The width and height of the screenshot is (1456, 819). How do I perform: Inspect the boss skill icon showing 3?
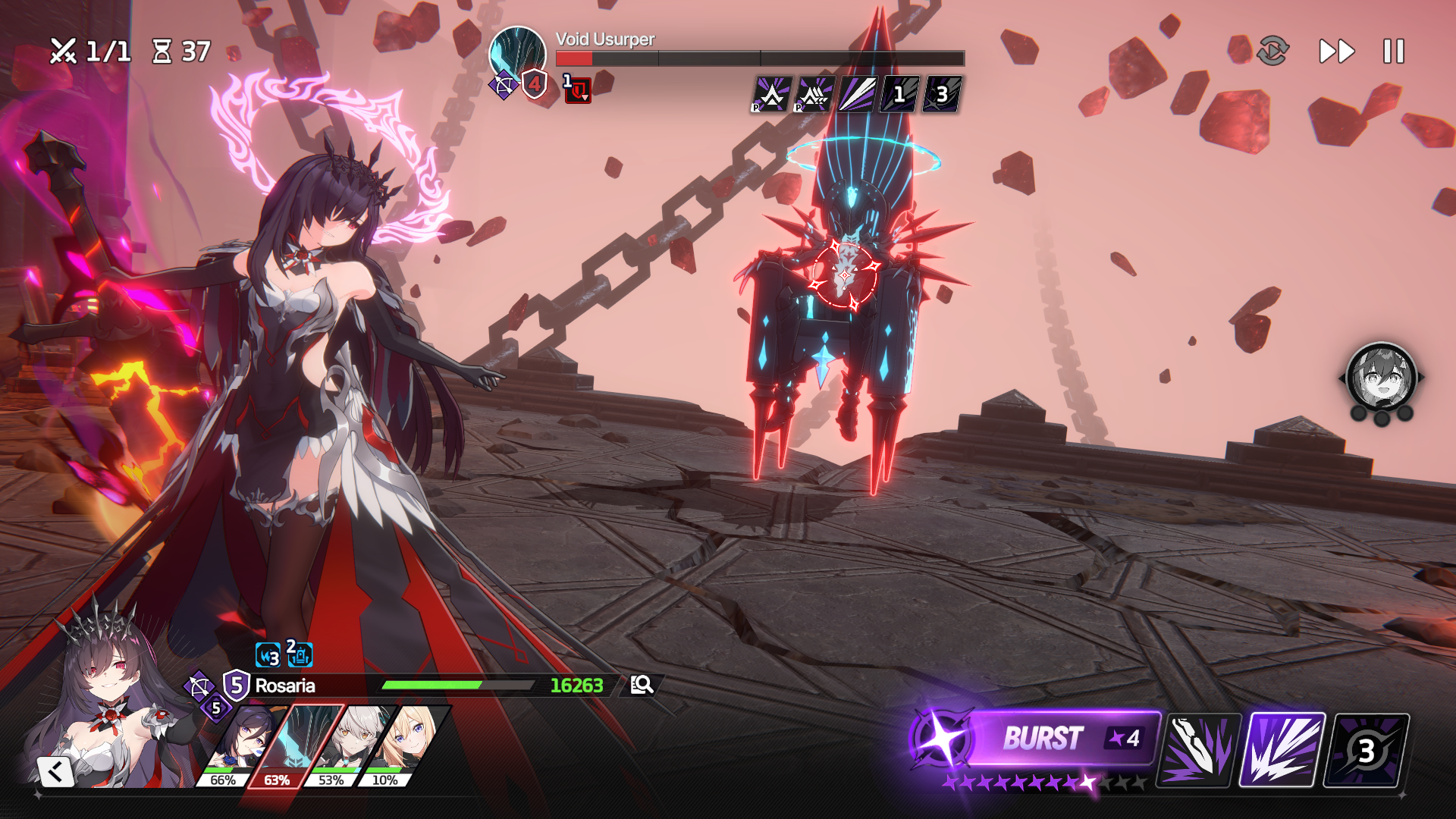pos(941,95)
